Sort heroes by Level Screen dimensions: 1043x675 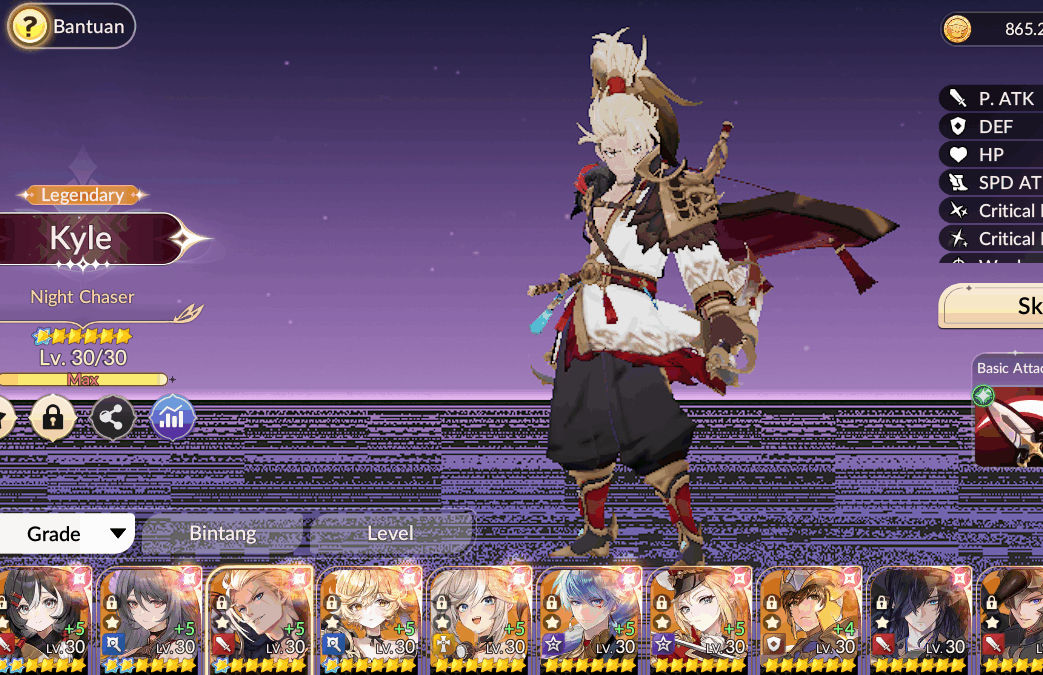tap(390, 533)
